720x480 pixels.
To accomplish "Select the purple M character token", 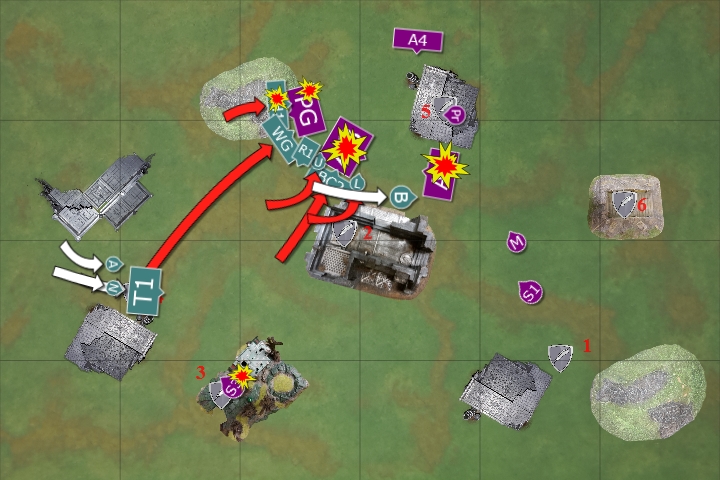I will tap(516, 242).
